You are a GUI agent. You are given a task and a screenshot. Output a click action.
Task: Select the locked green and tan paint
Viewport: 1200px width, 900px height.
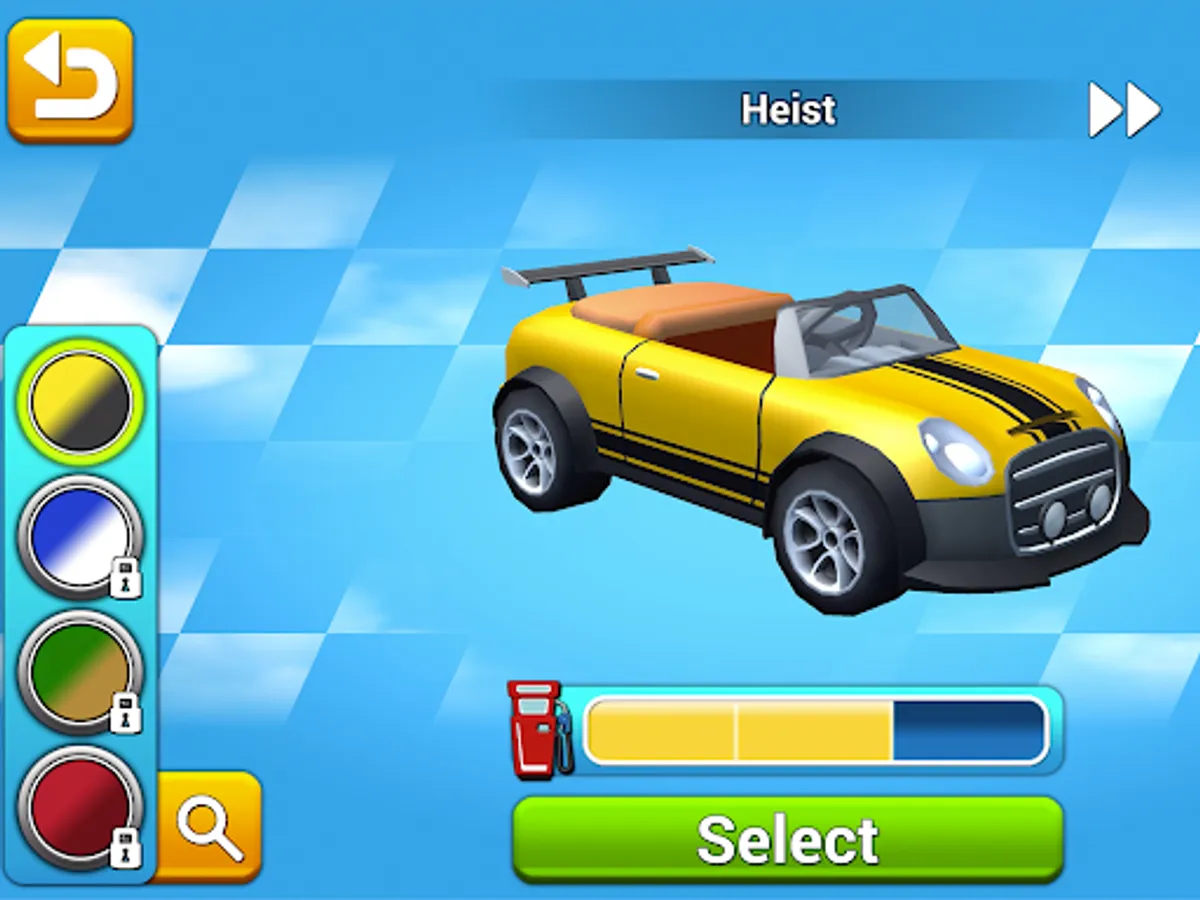click(x=80, y=670)
